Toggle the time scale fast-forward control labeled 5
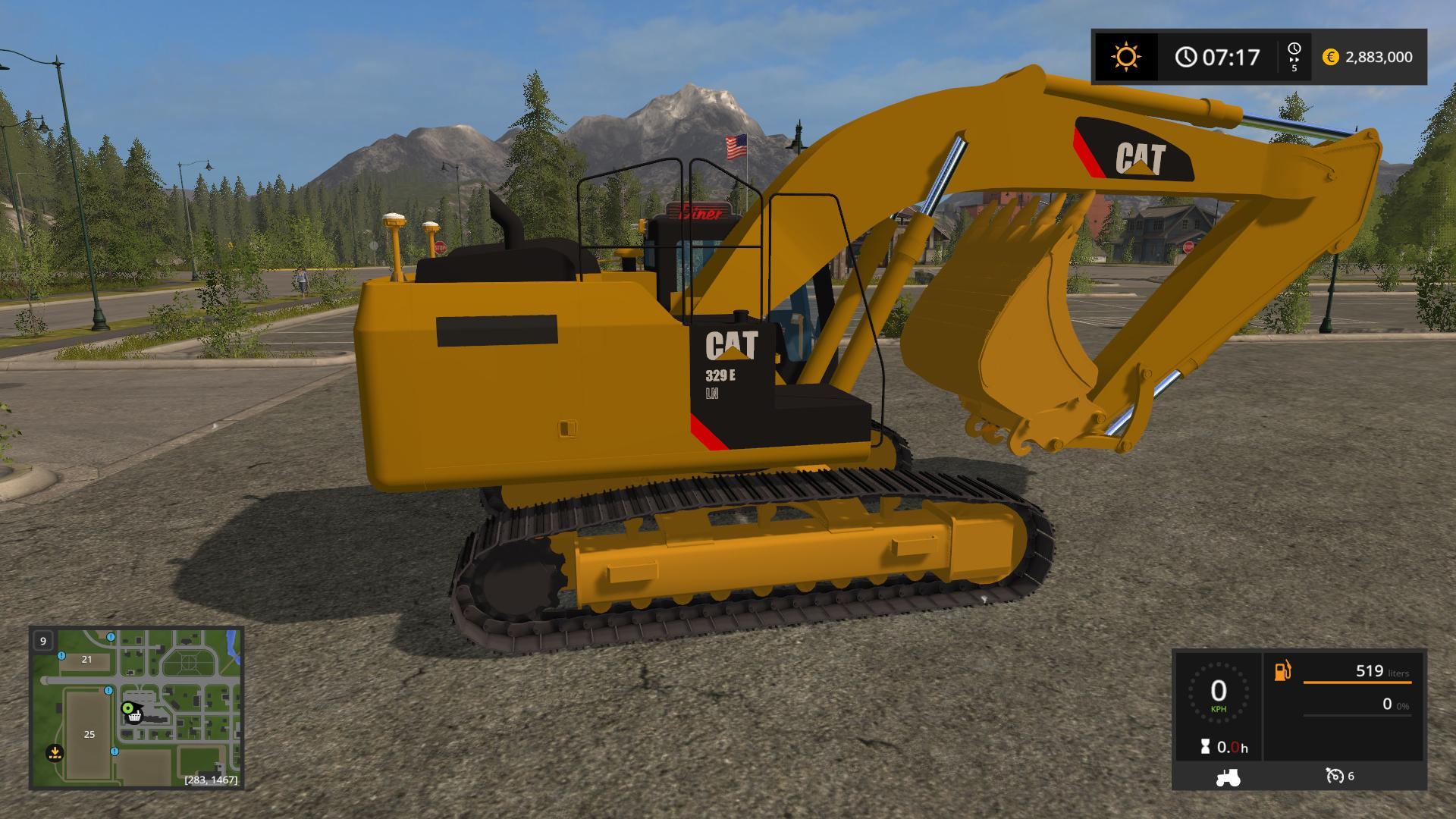Screen dimensions: 1456x819 tap(1294, 55)
